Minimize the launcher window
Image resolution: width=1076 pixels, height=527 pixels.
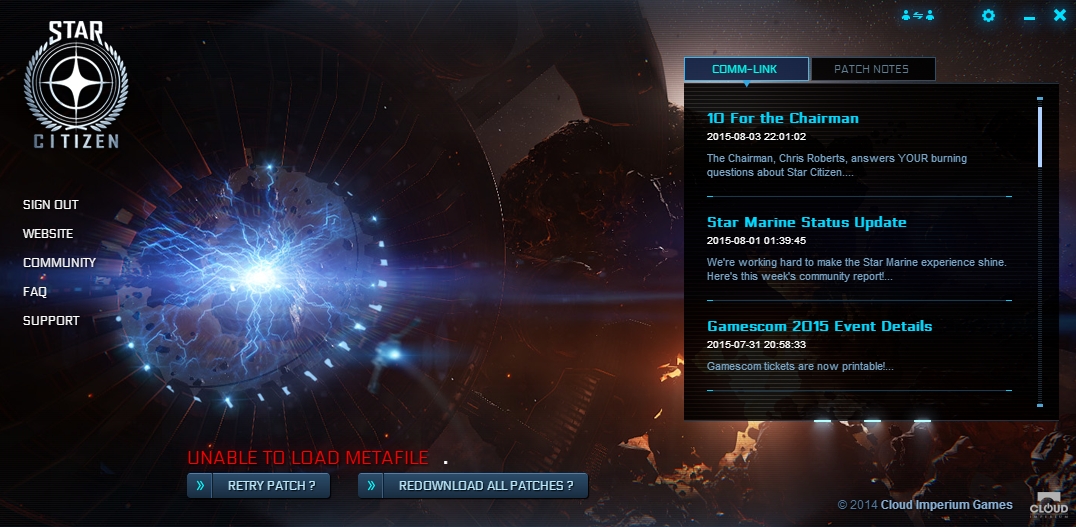tap(1029, 17)
